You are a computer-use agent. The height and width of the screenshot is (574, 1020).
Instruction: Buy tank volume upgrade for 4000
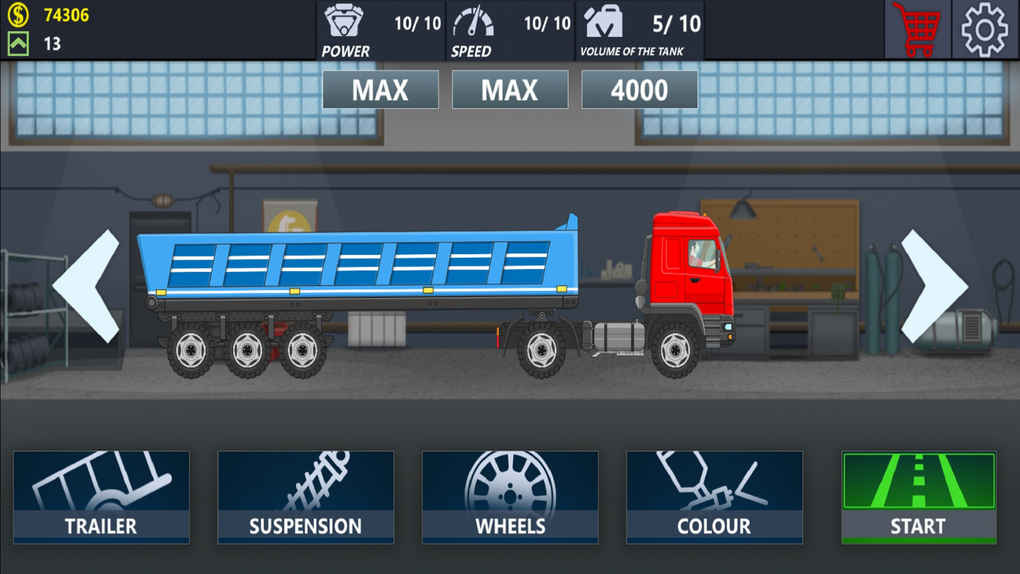coord(640,90)
